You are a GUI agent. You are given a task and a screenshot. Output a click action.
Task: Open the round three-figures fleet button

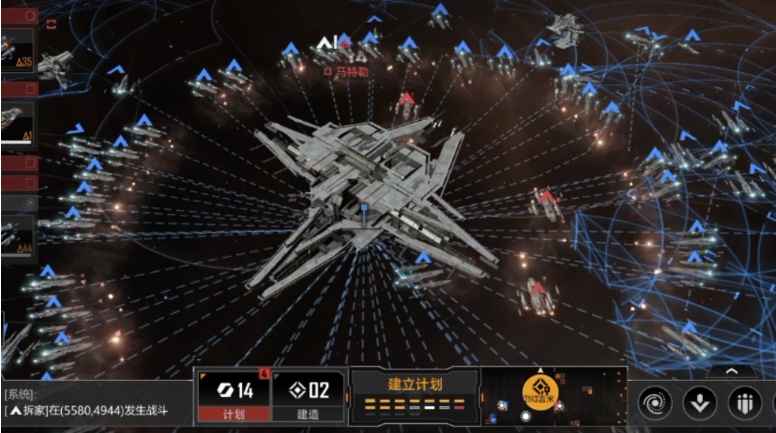[744, 404]
